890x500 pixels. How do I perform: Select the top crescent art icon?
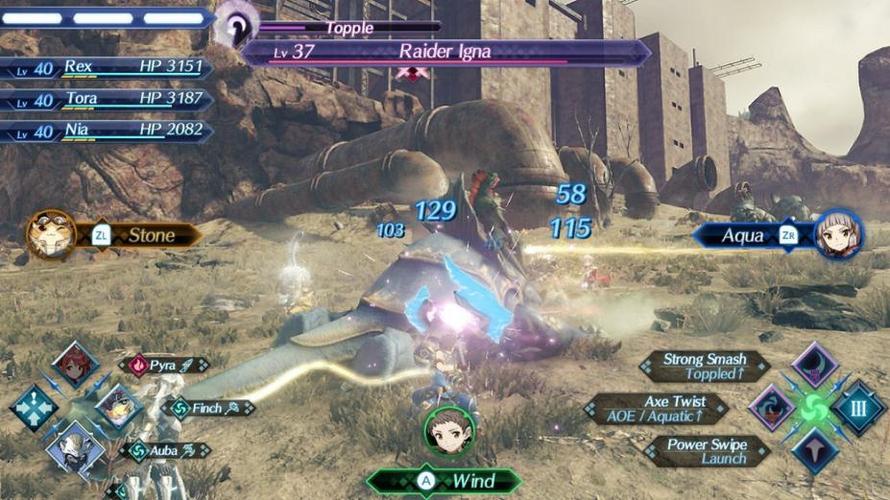coord(814,366)
